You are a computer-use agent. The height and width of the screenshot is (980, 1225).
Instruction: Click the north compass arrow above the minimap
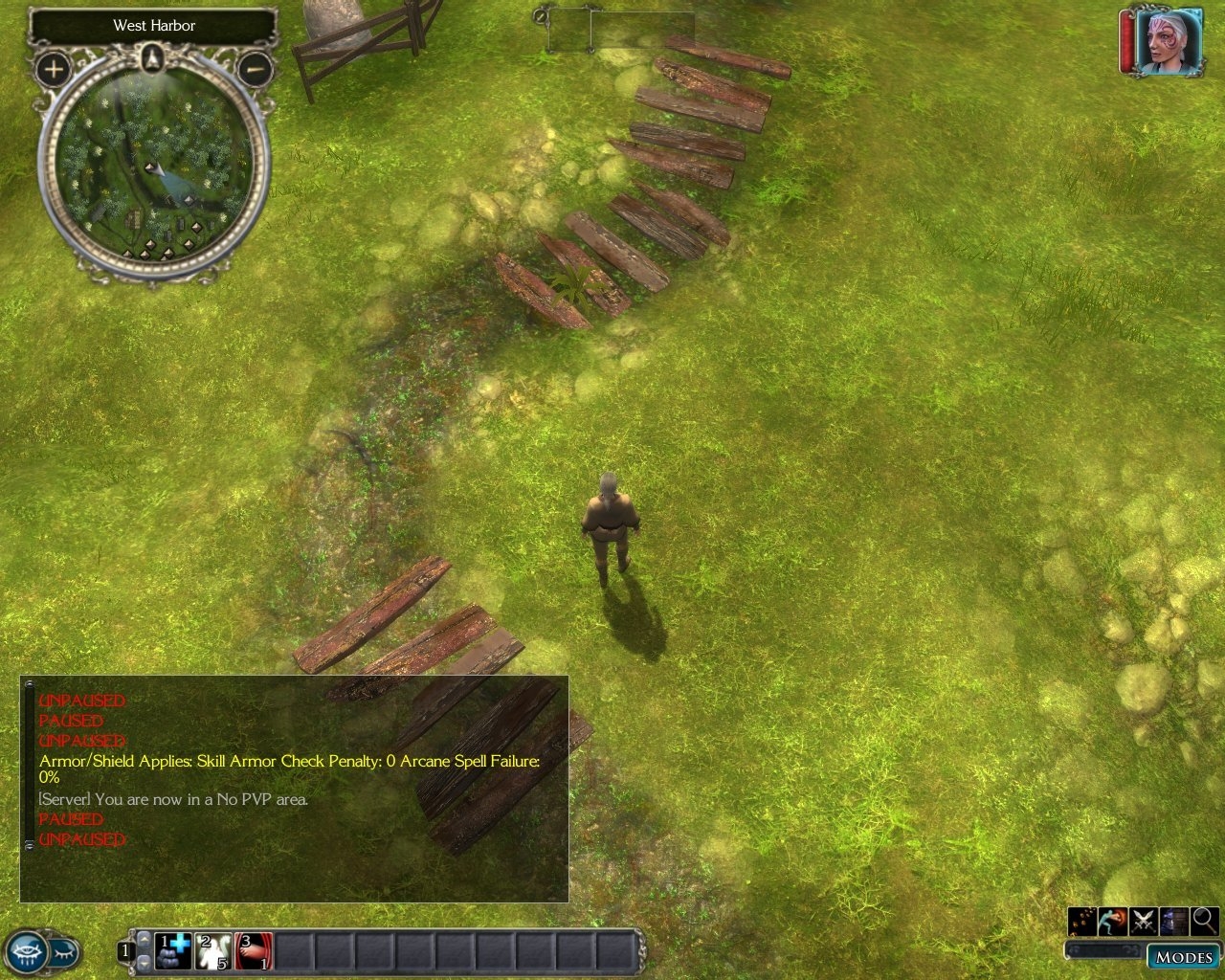pyautogui.click(x=153, y=59)
